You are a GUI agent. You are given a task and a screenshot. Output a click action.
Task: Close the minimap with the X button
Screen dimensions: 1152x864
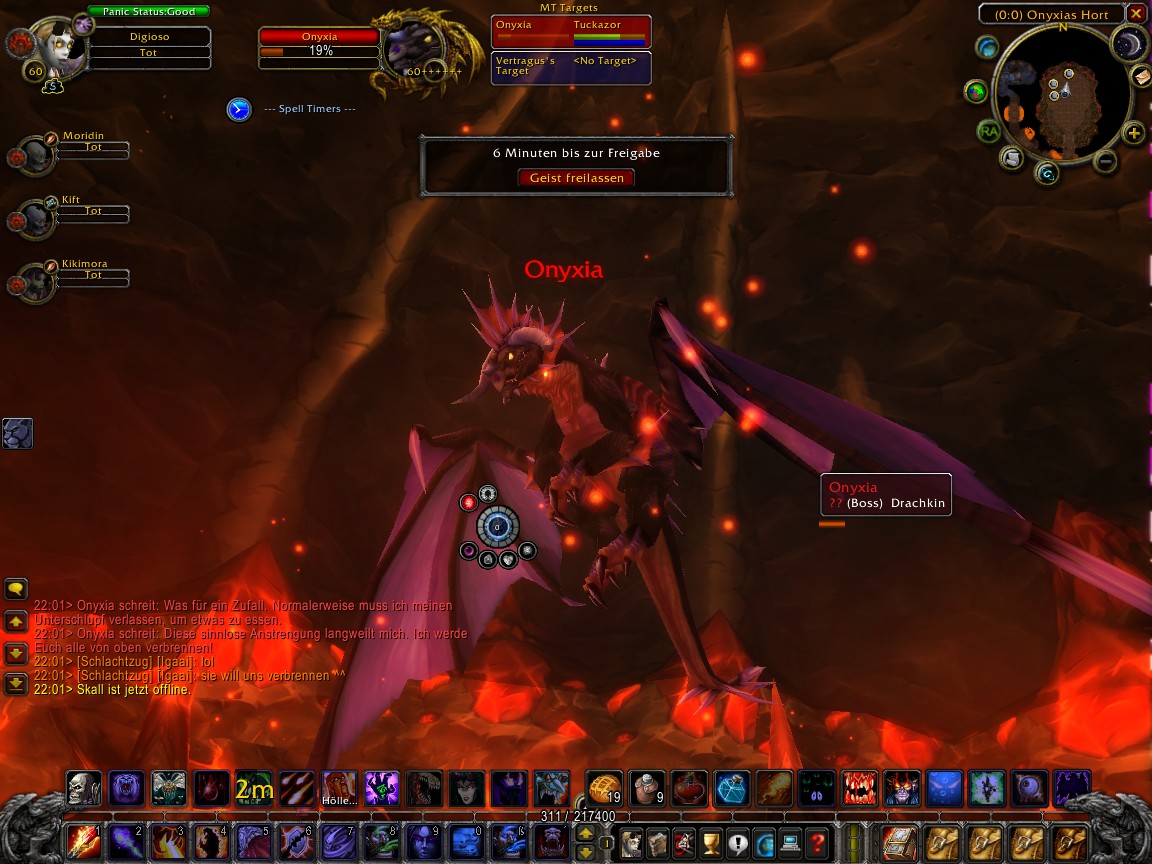pyautogui.click(x=1136, y=14)
